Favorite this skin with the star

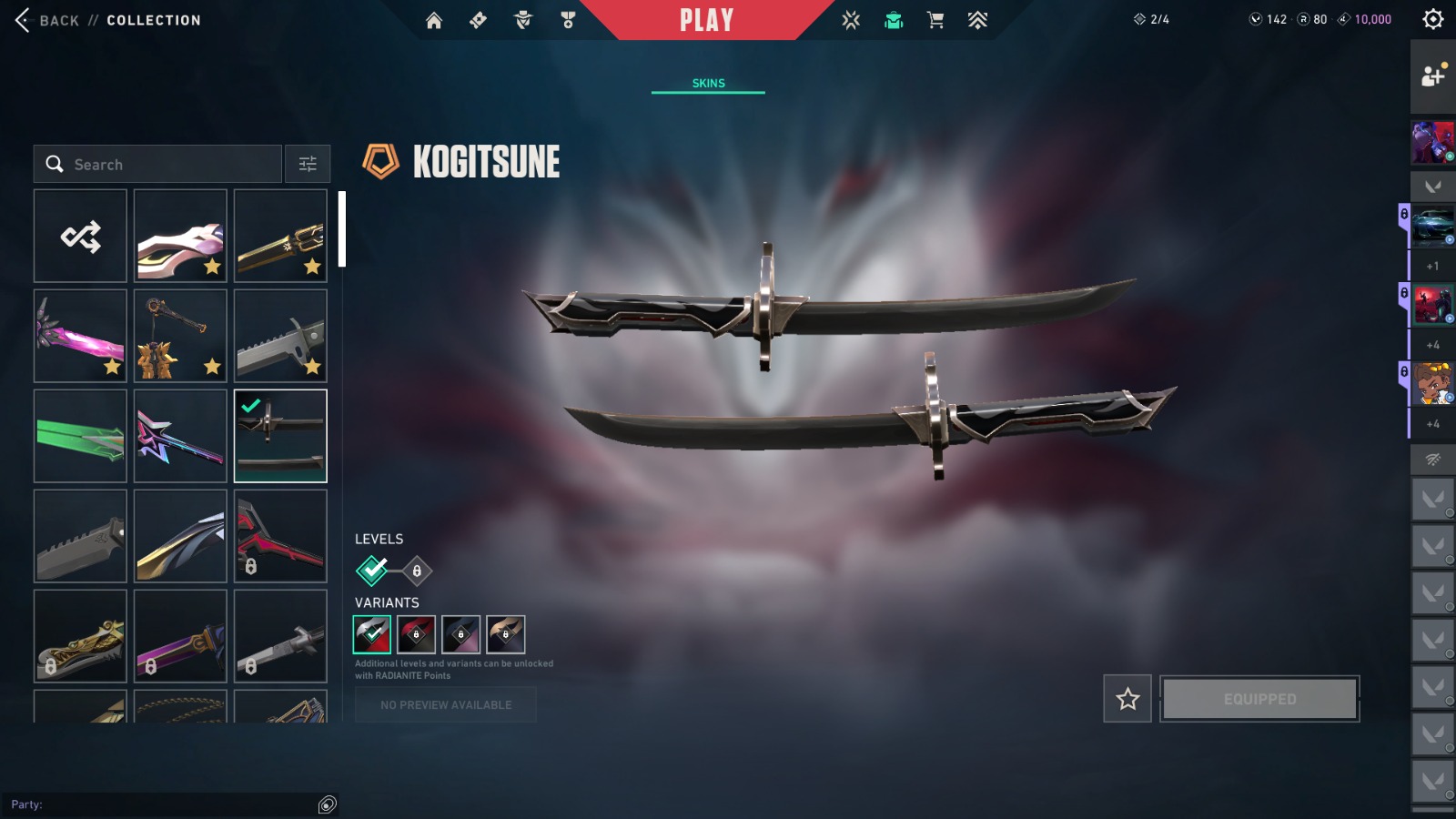[x=1127, y=699]
